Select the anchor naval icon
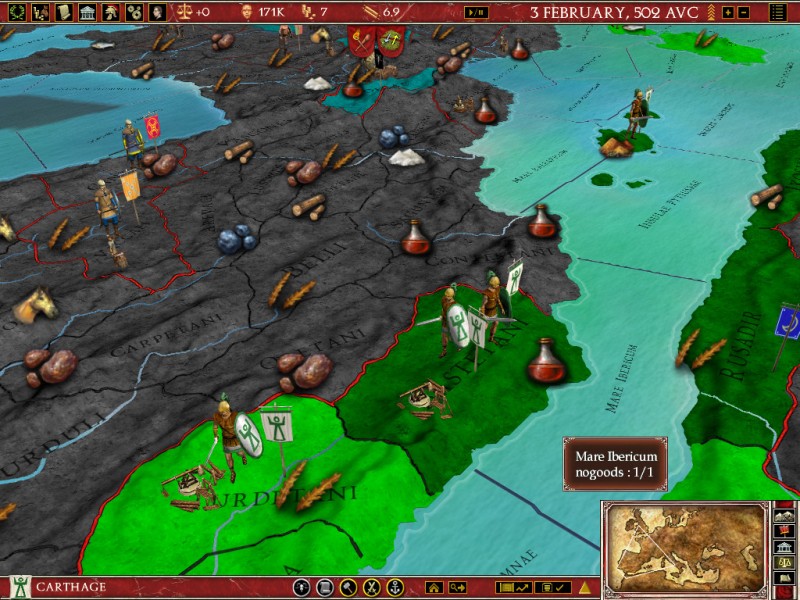Viewport: 800px width, 600px height. pos(394,587)
